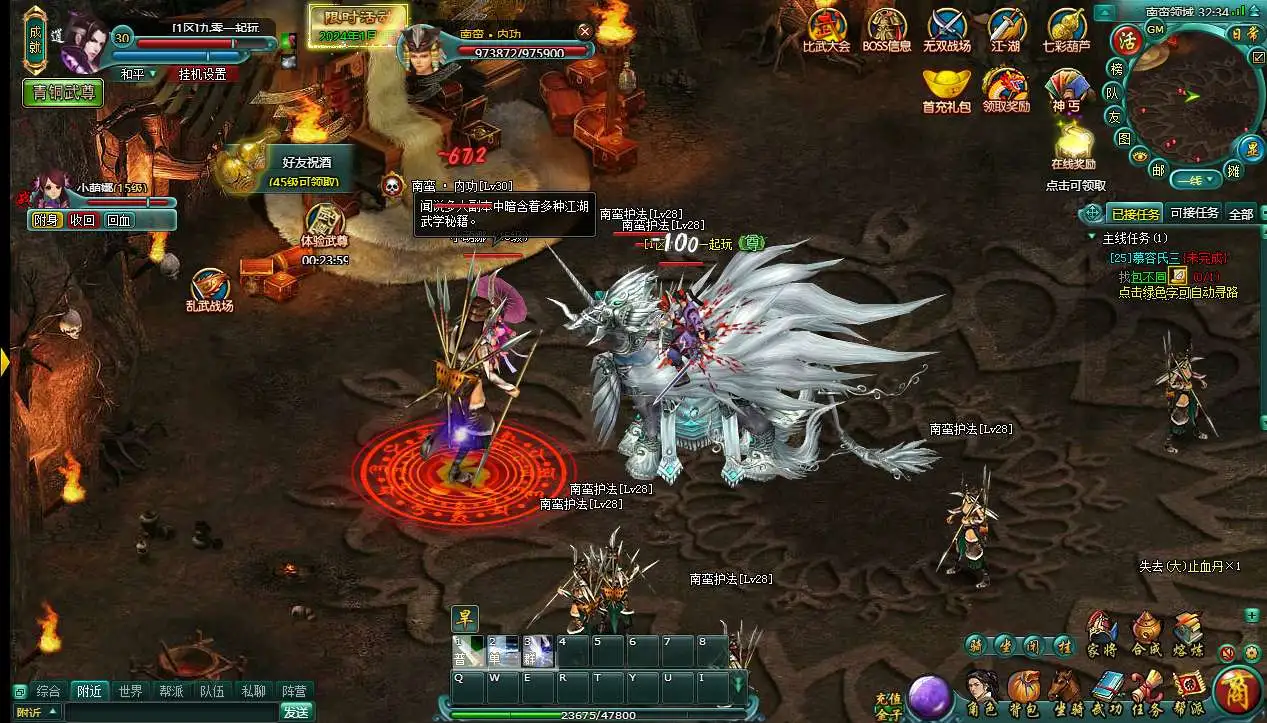1267x723 pixels.
Task: Open the 武功 skills book
Action: click(x=1107, y=690)
